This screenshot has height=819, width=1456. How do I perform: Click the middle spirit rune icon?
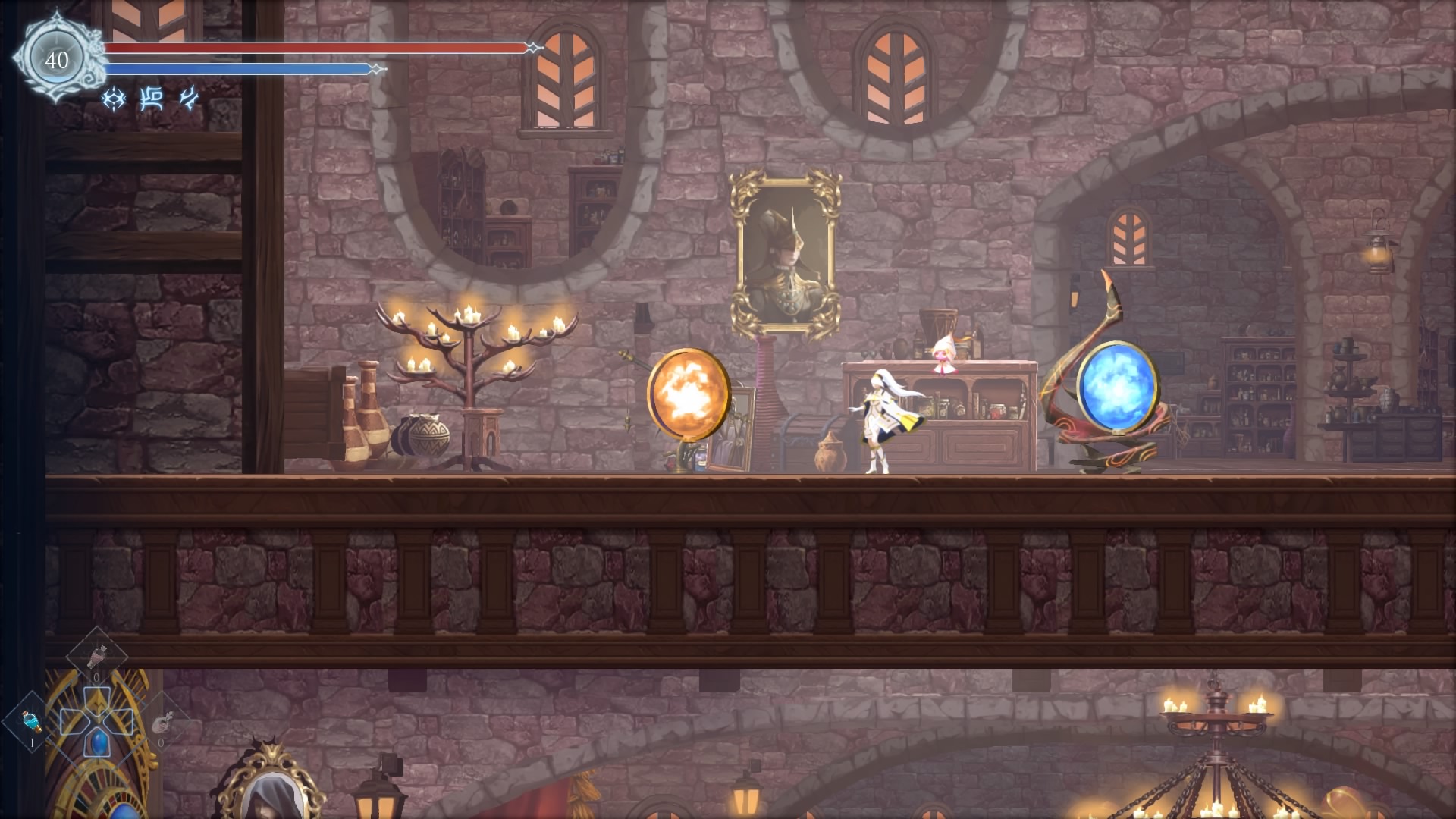coord(152,99)
